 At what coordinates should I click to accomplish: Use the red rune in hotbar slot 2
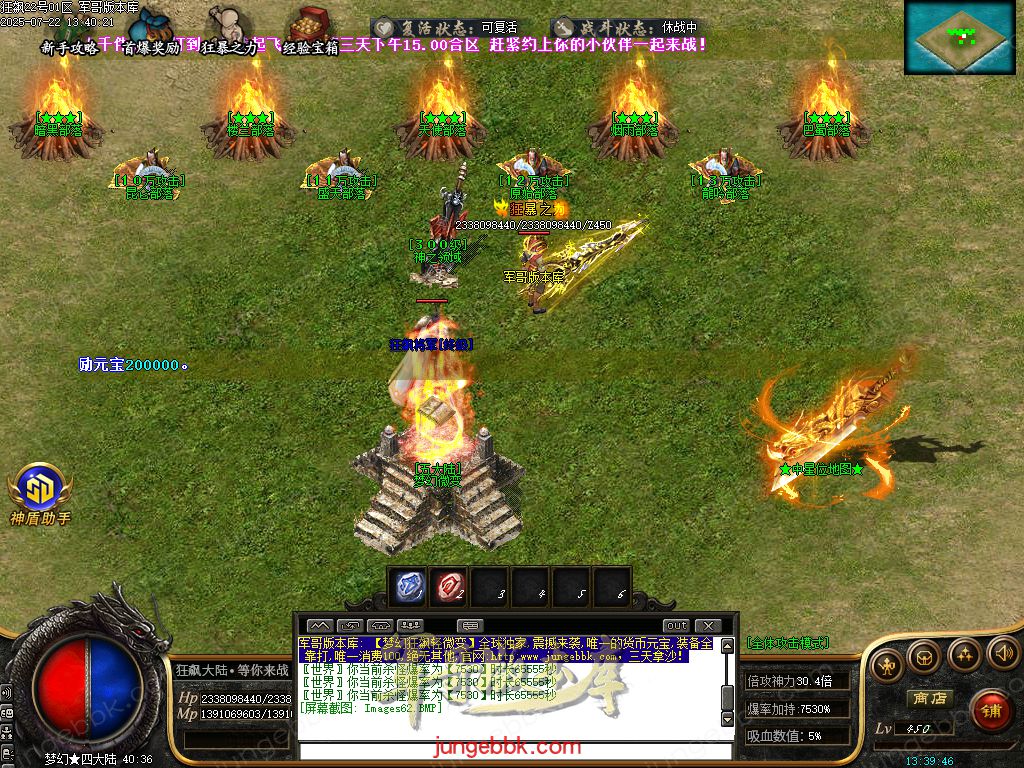[x=450, y=586]
